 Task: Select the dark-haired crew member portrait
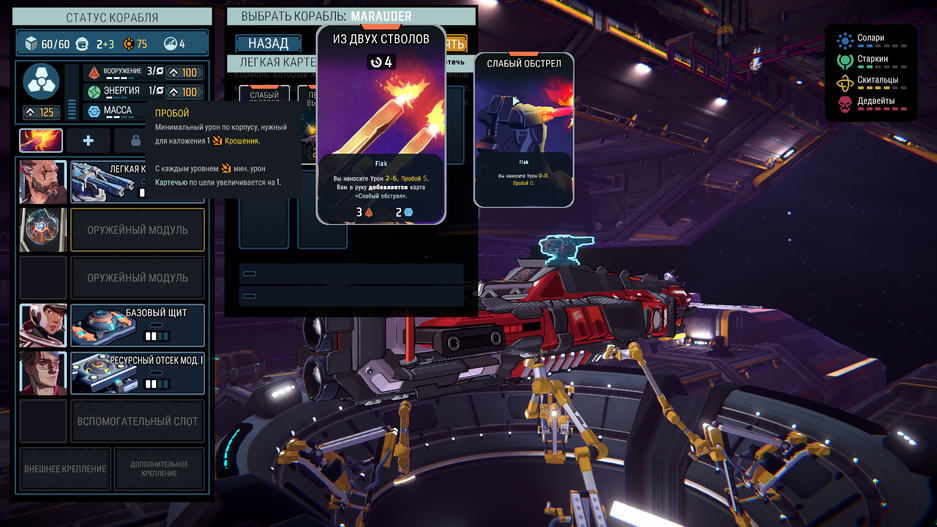[43, 373]
